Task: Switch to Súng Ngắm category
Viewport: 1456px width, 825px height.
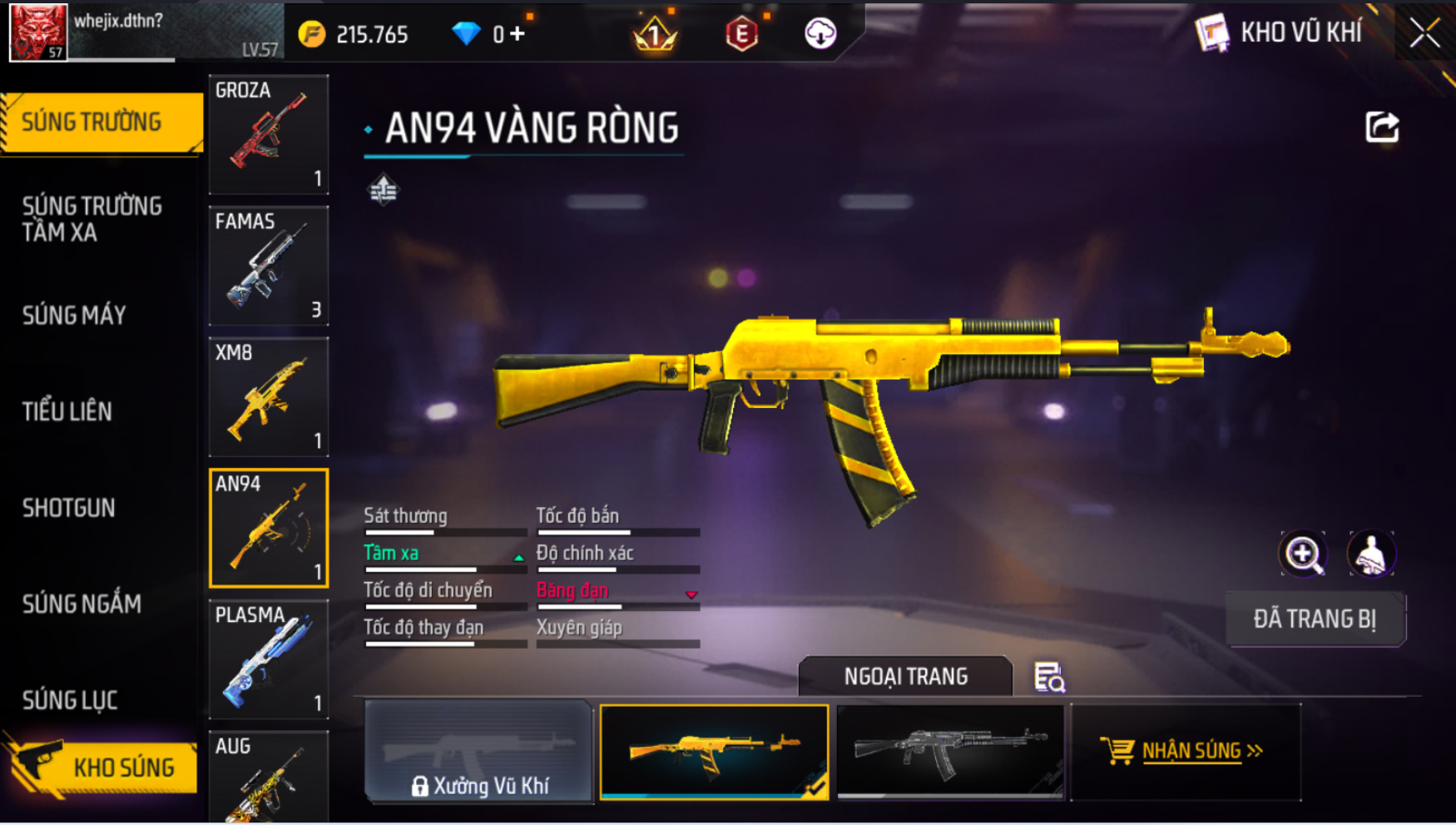Action: [82, 604]
